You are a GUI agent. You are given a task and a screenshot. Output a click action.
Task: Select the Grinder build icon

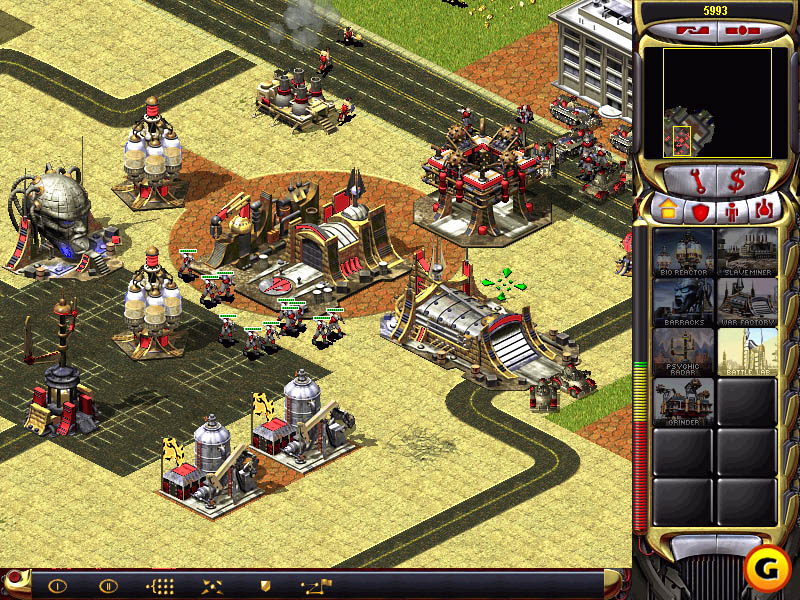point(684,401)
